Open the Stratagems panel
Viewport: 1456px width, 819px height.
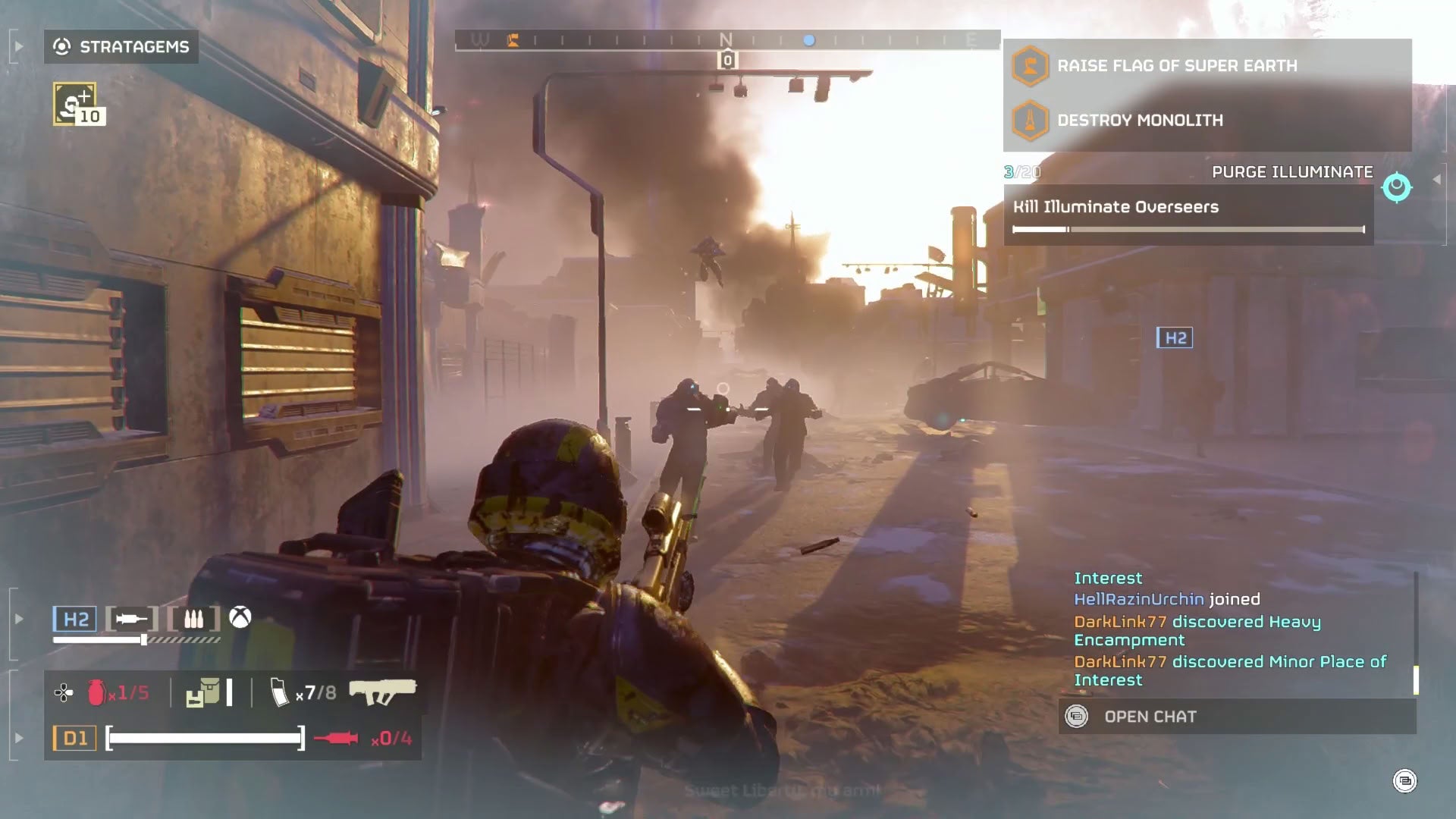click(121, 47)
